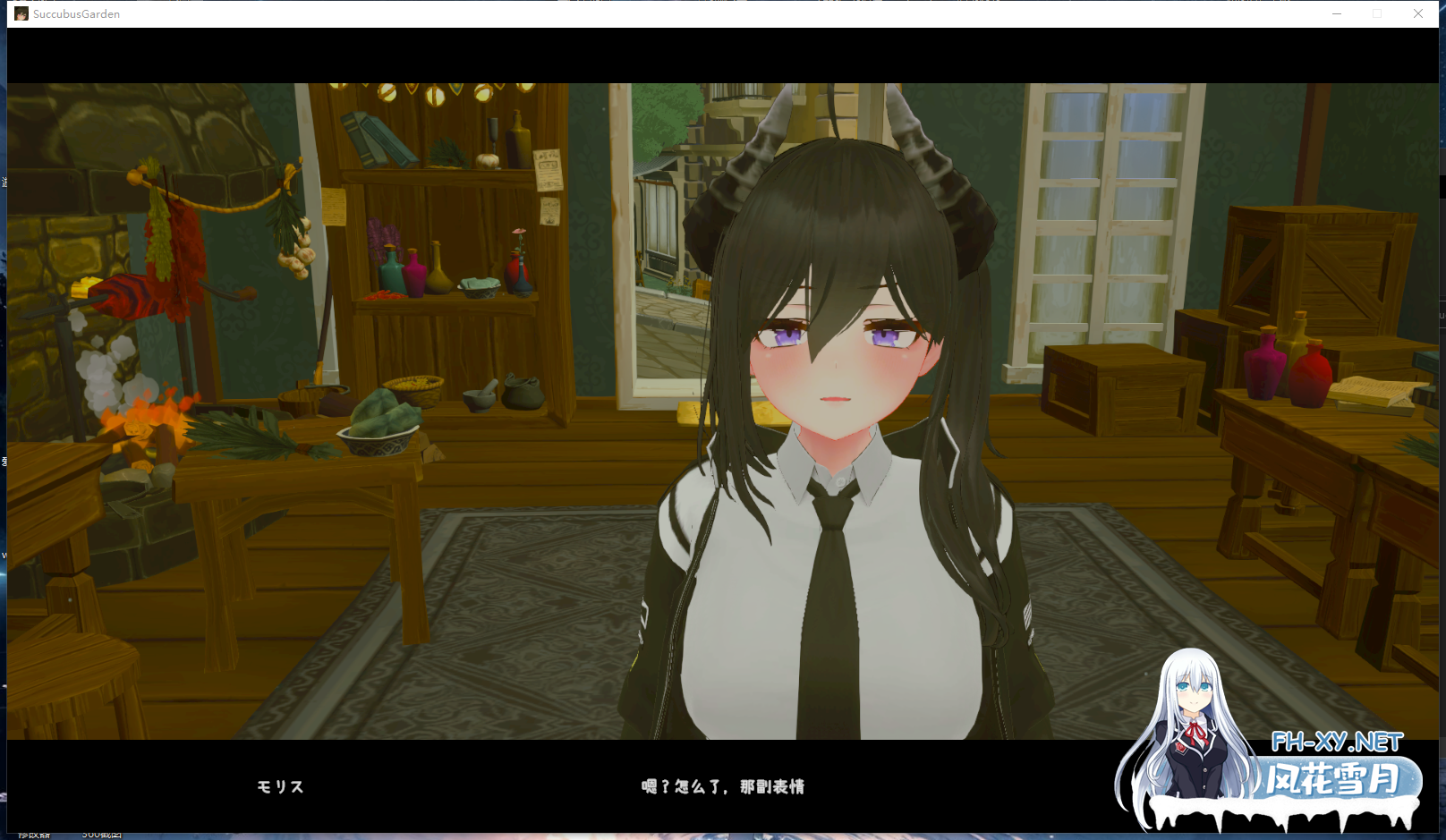Click the SuccubusGarden icon in the title bar
This screenshot has height=840, width=1446.
coord(20,13)
